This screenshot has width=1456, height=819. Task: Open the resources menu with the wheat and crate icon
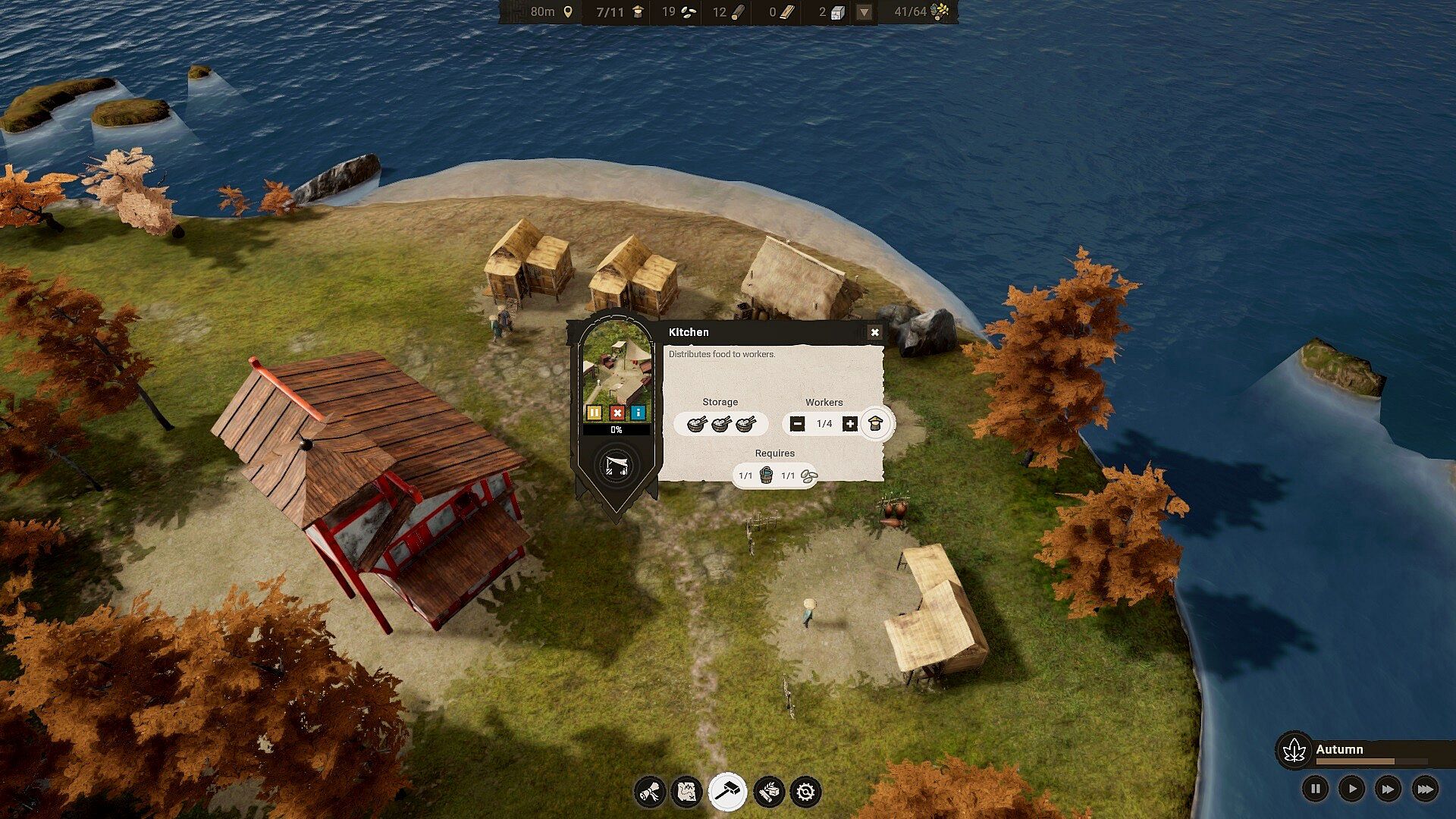click(x=768, y=792)
